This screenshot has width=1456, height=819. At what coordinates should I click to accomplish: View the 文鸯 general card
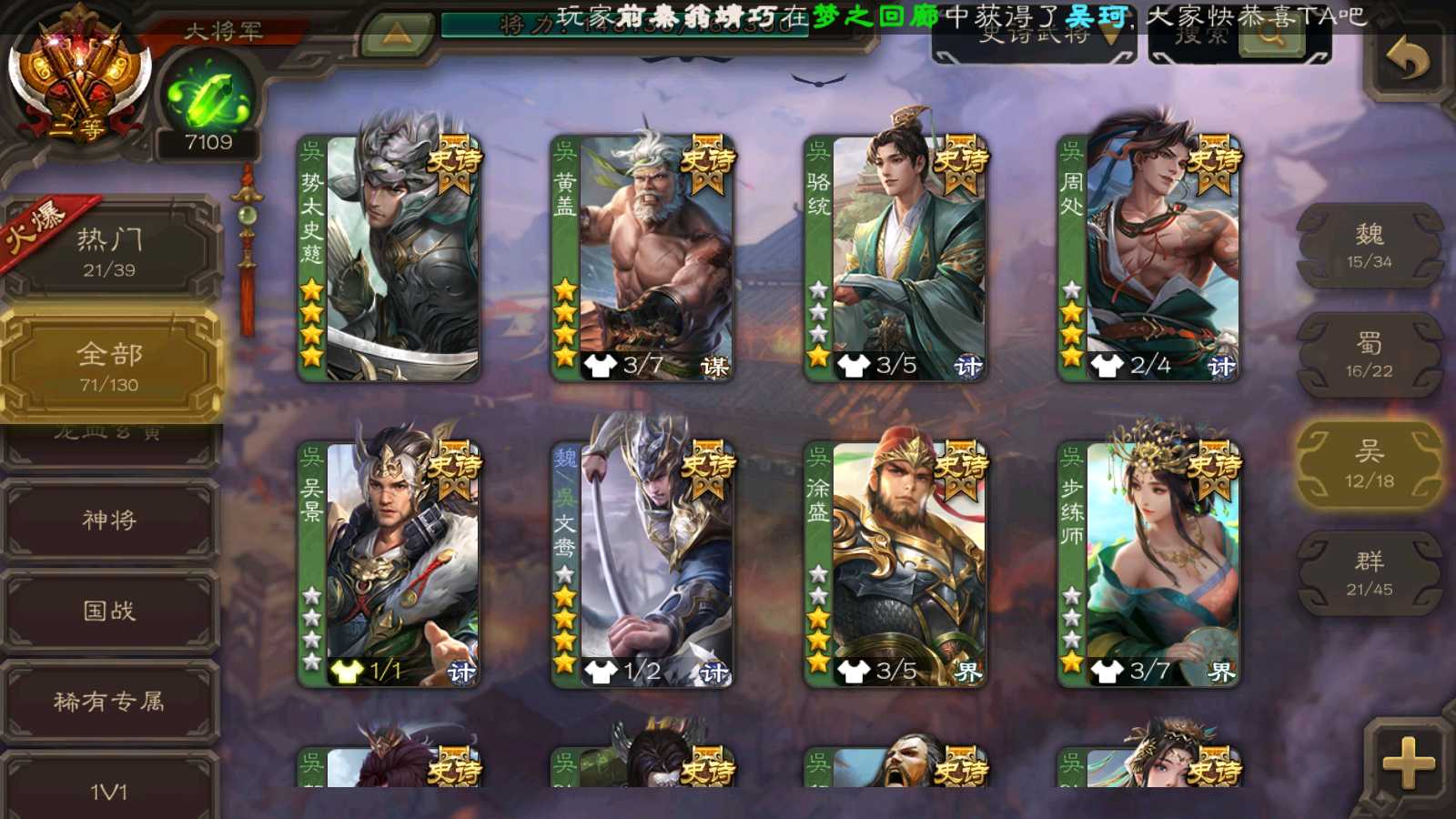642,564
